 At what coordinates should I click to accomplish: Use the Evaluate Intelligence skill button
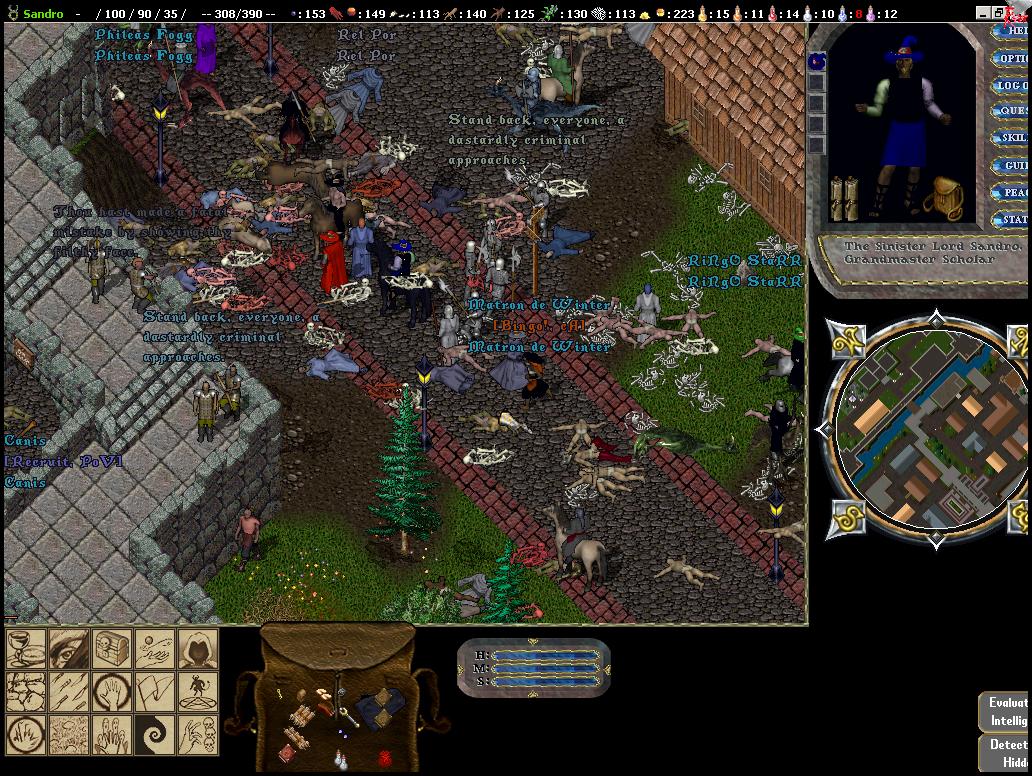[1005, 712]
